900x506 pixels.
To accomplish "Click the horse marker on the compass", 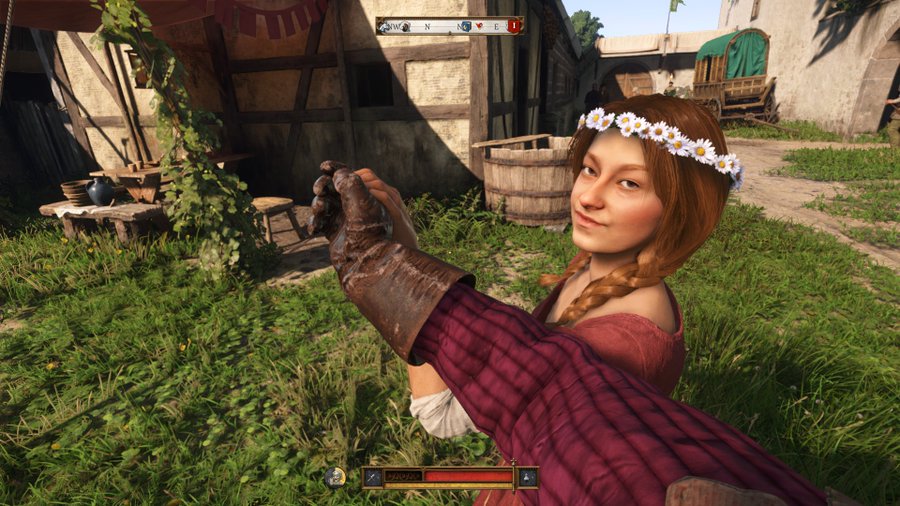I will (383, 27).
